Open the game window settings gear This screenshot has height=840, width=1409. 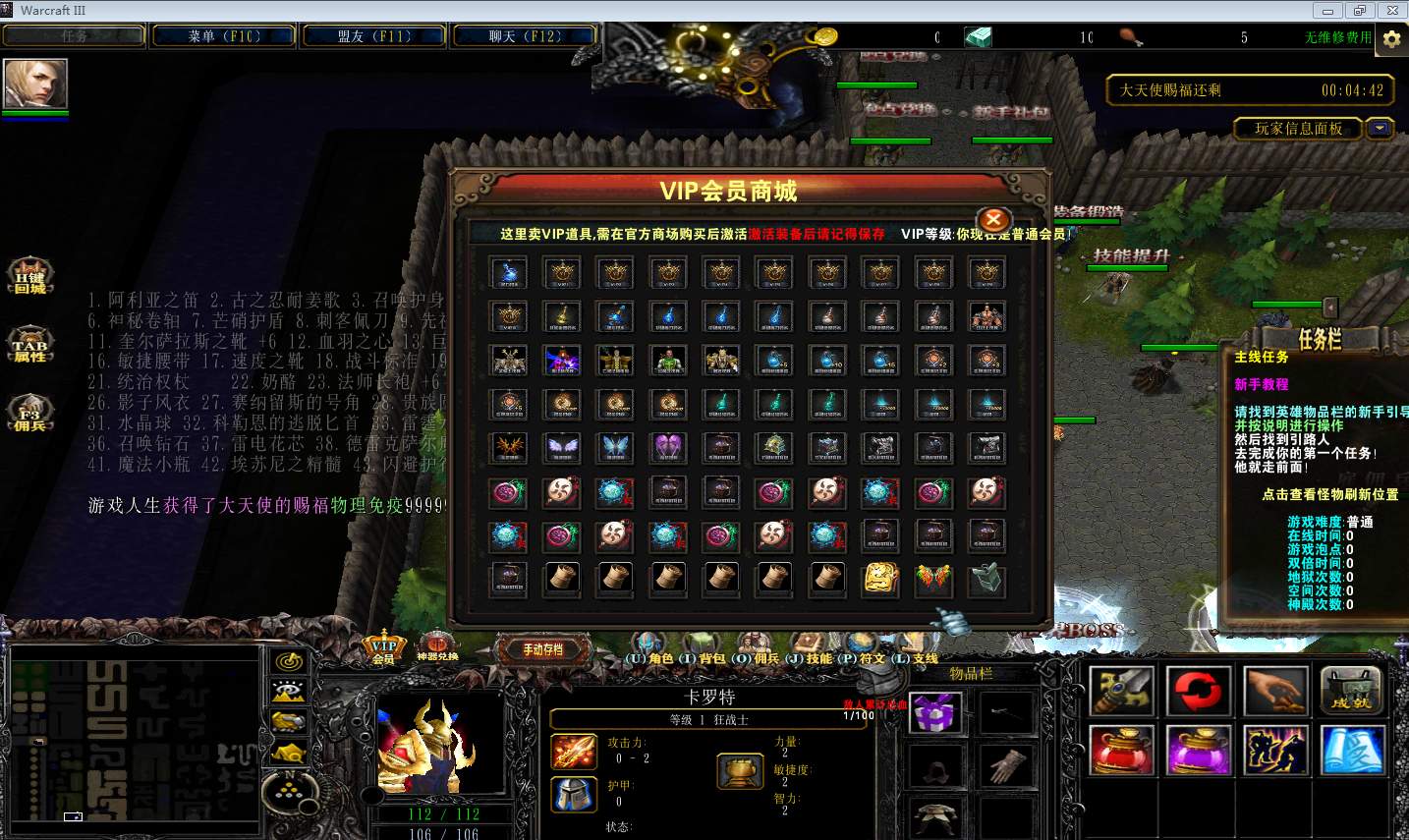[1391, 38]
